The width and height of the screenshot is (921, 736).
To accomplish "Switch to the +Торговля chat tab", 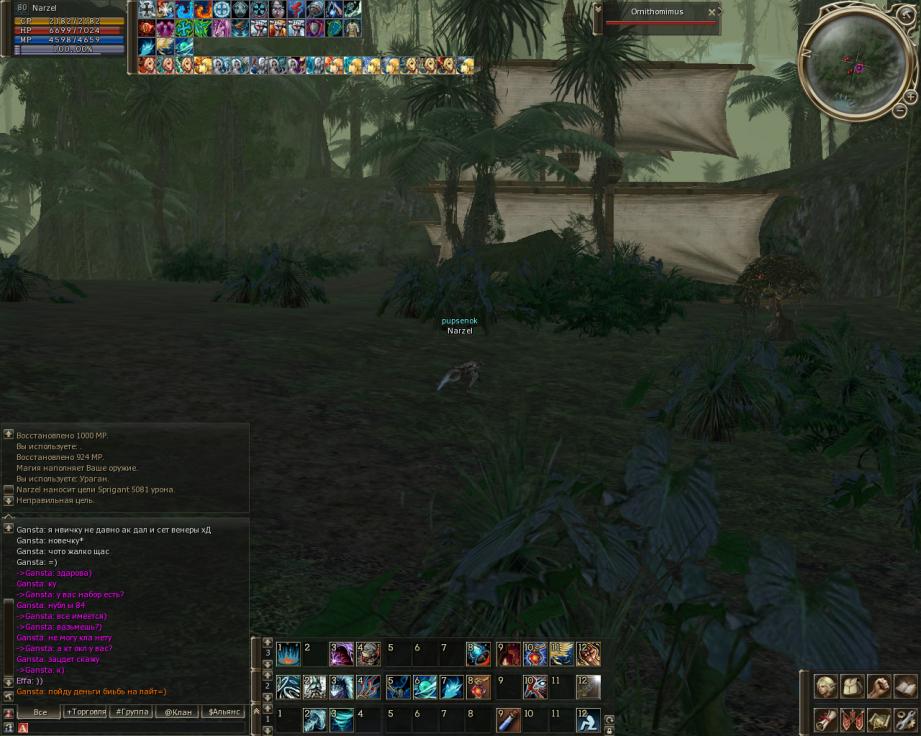I will pyautogui.click(x=86, y=712).
